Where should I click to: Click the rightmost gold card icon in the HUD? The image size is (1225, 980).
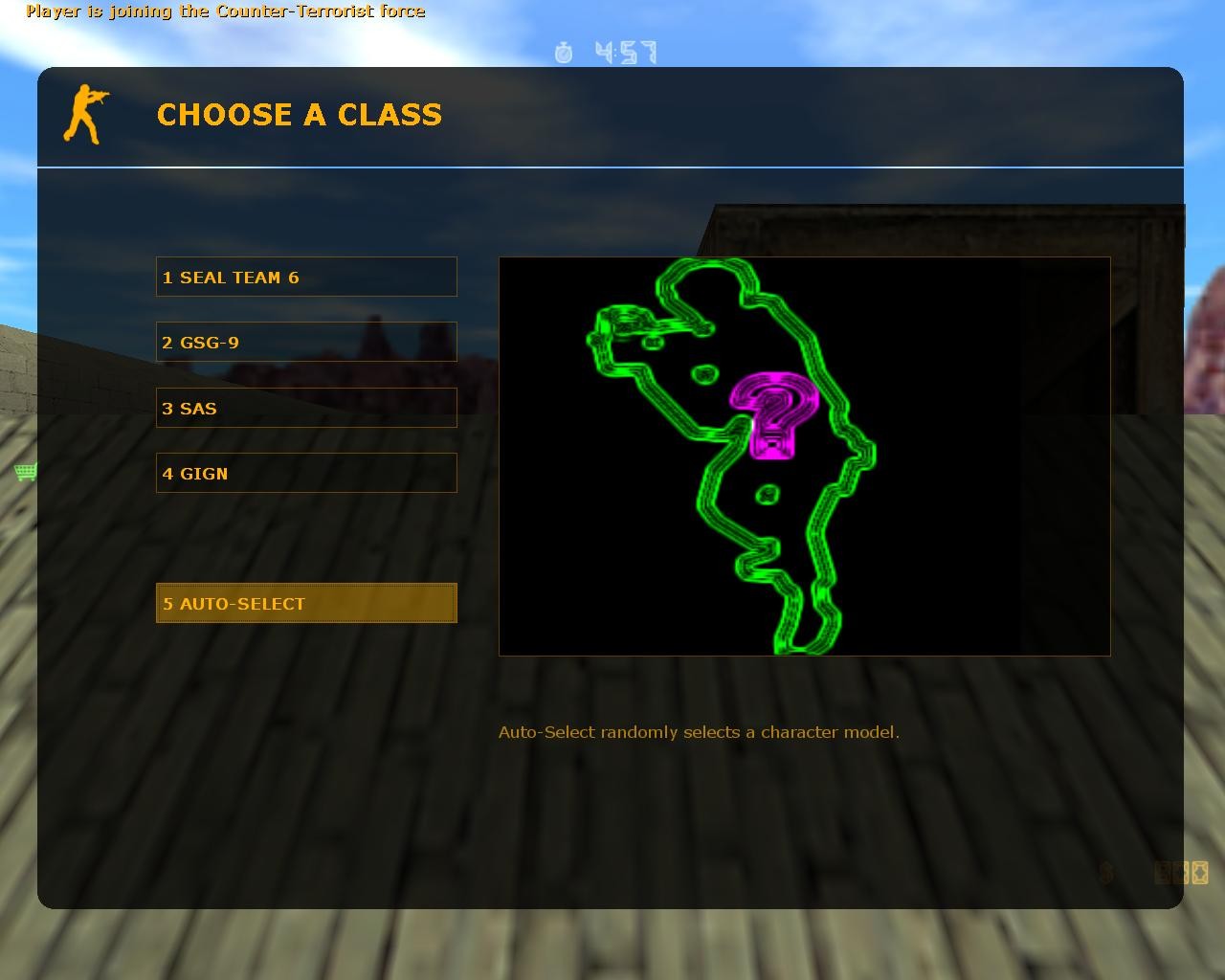[1201, 871]
